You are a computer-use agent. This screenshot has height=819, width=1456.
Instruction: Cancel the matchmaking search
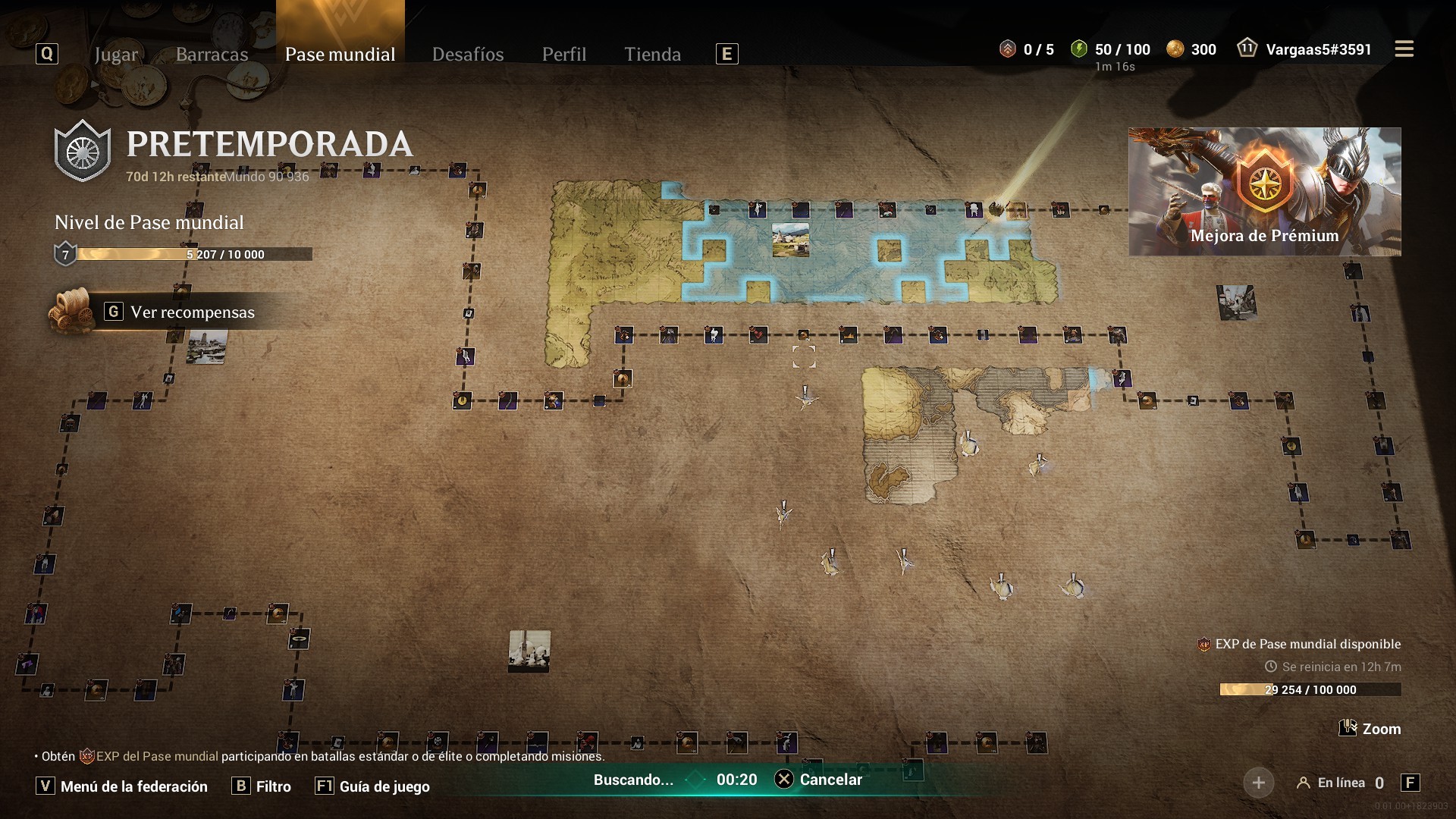coord(819,780)
